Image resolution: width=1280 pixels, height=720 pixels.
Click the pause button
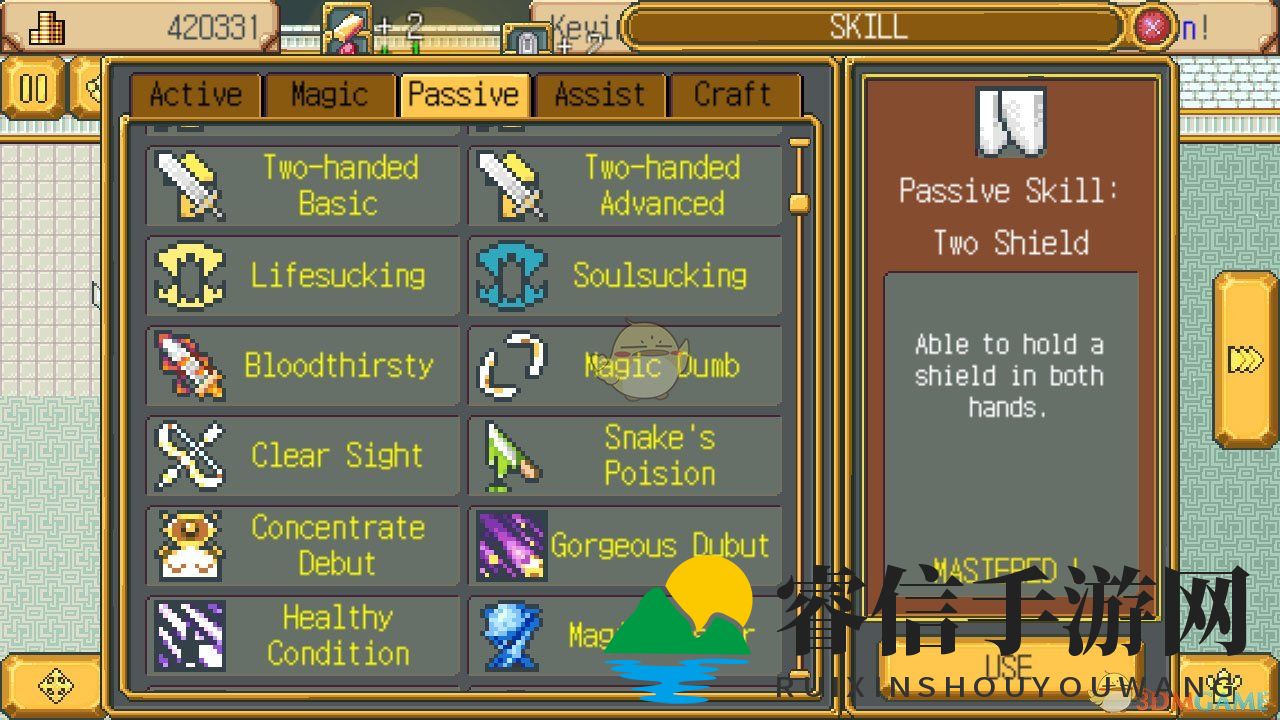pyautogui.click(x=33, y=89)
